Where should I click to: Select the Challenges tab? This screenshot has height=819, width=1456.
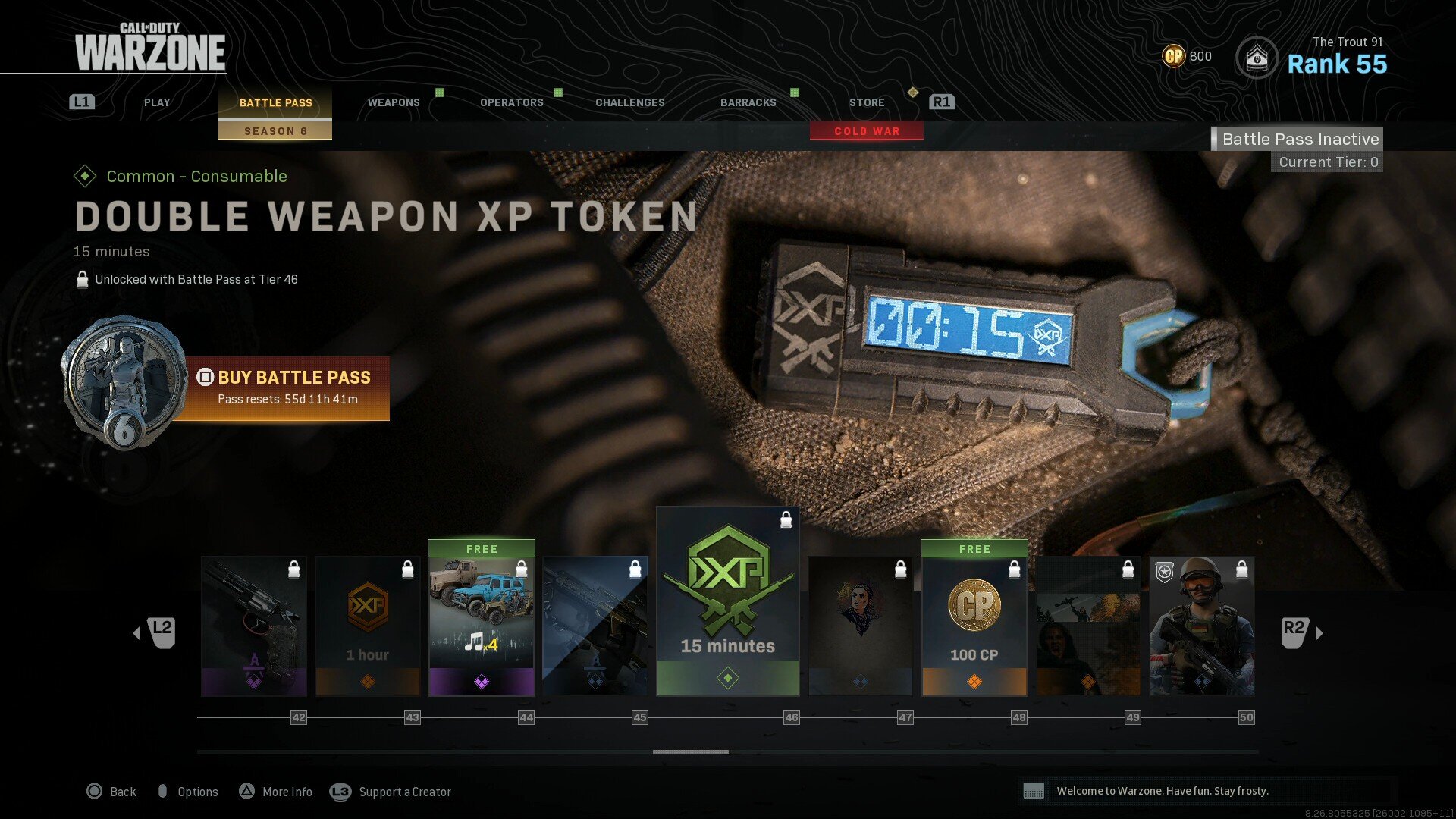630,102
